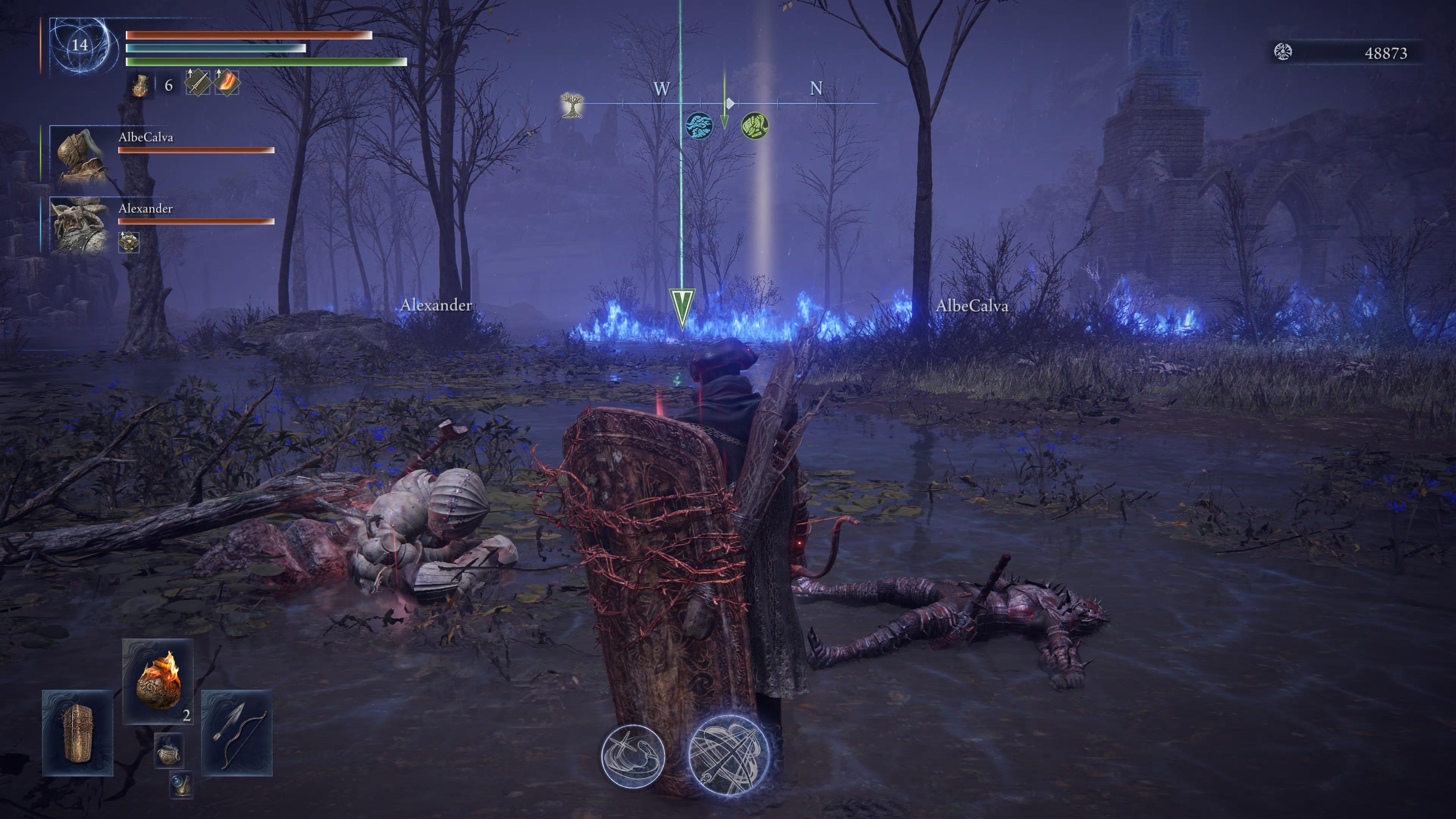Select the flaming fire pot item slot
Screen dimensions: 1456x819
point(158,681)
